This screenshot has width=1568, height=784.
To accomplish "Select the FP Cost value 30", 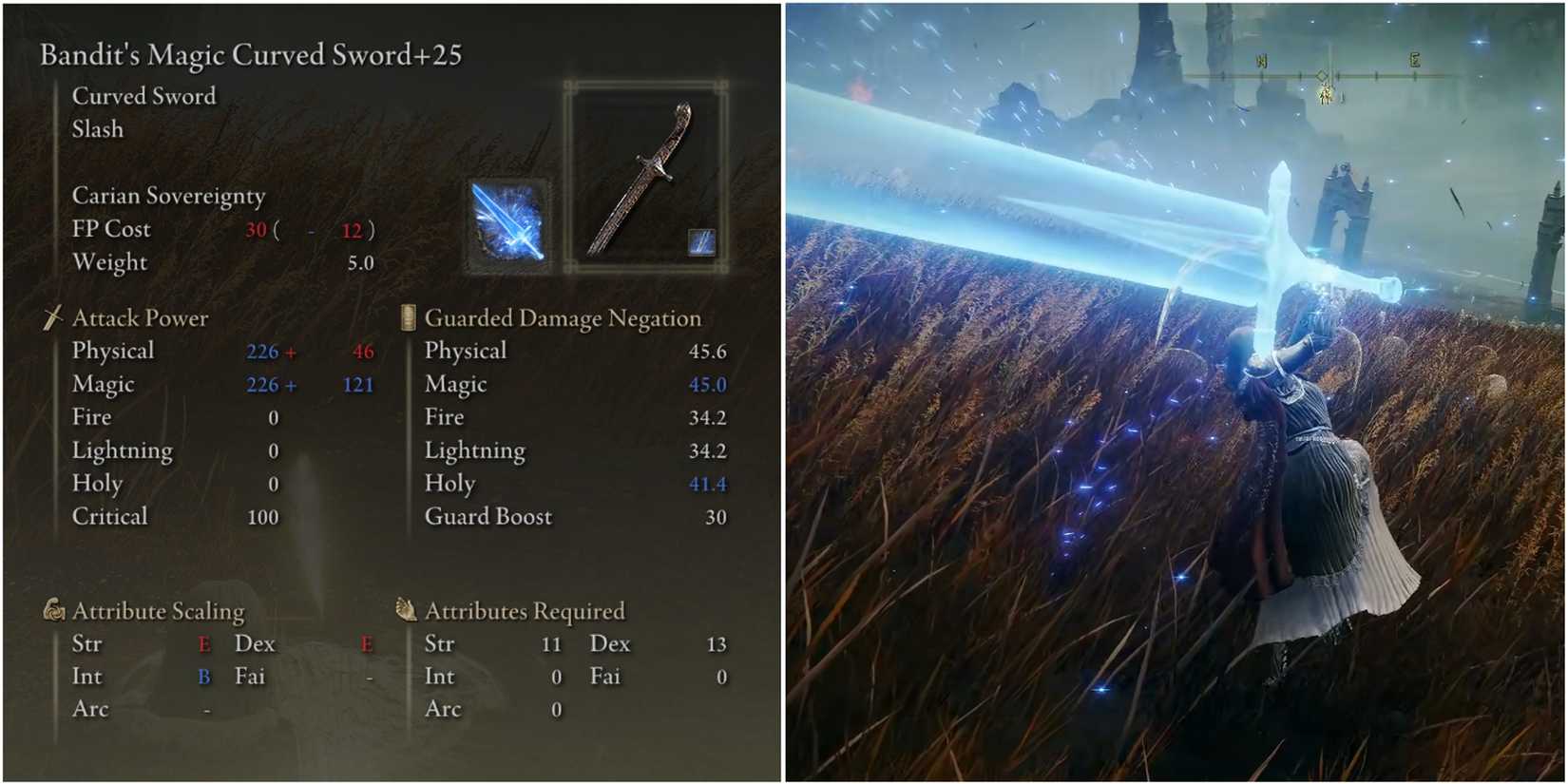I will coord(257,229).
